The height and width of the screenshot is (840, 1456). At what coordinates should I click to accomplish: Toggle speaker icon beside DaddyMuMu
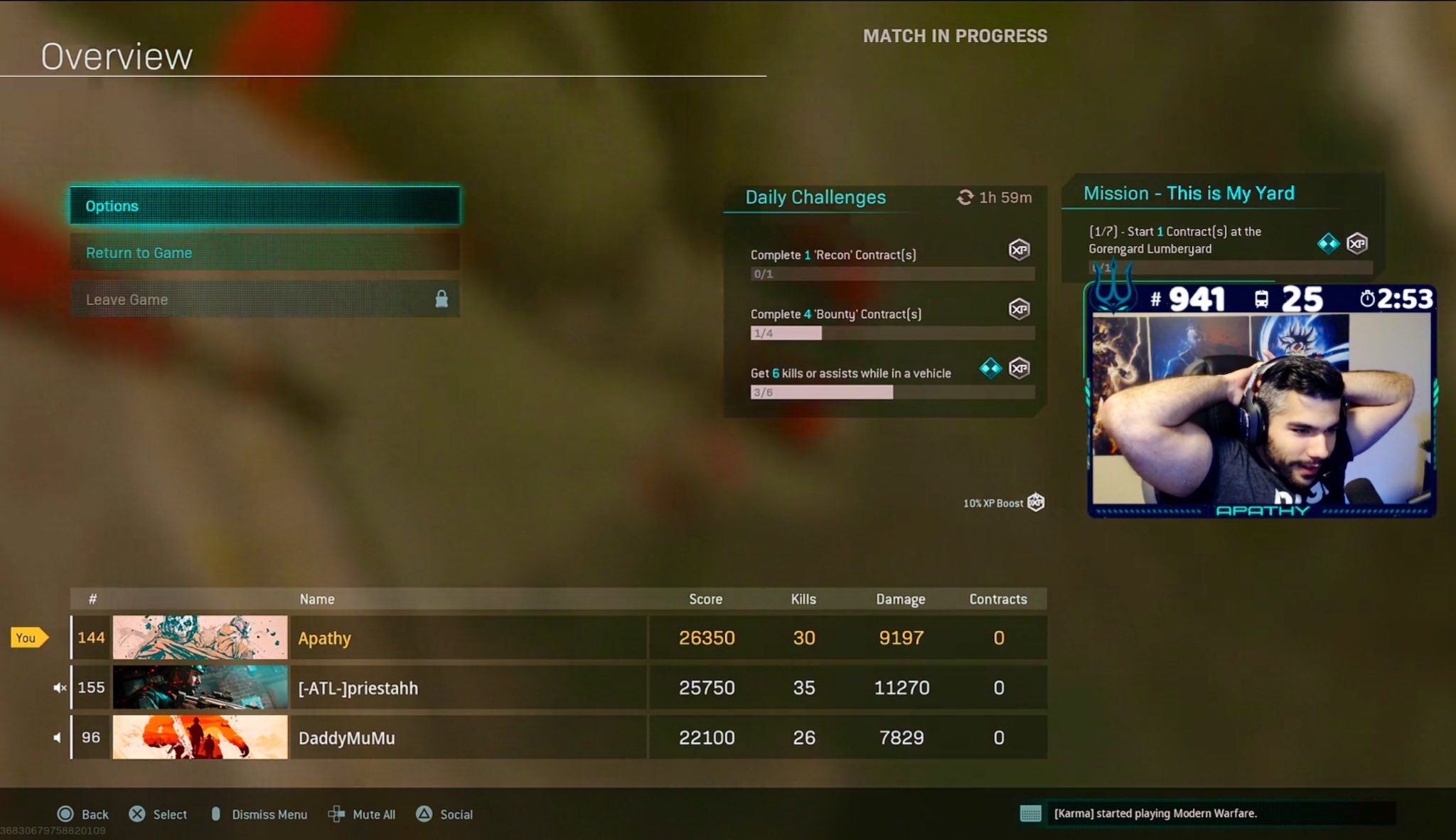click(58, 738)
